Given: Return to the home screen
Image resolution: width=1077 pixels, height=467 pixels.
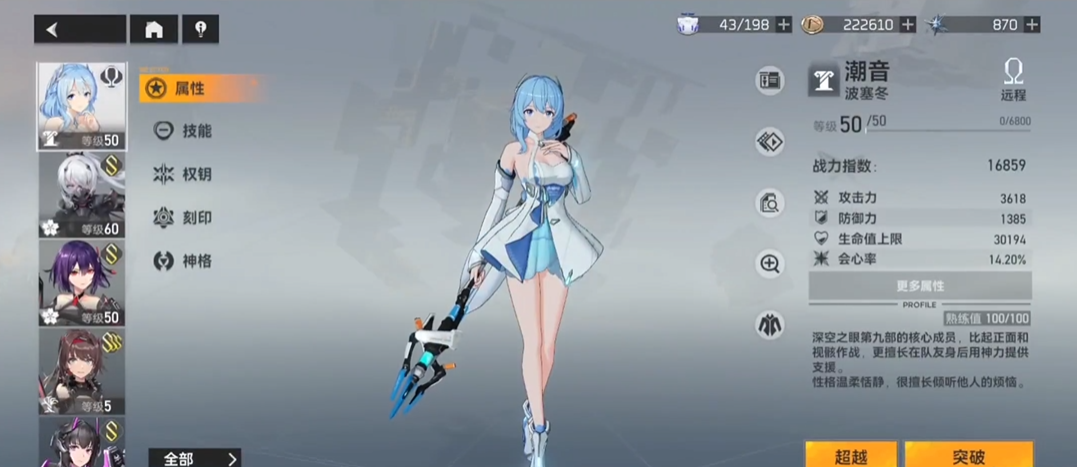Looking at the screenshot, I should click(x=154, y=29).
